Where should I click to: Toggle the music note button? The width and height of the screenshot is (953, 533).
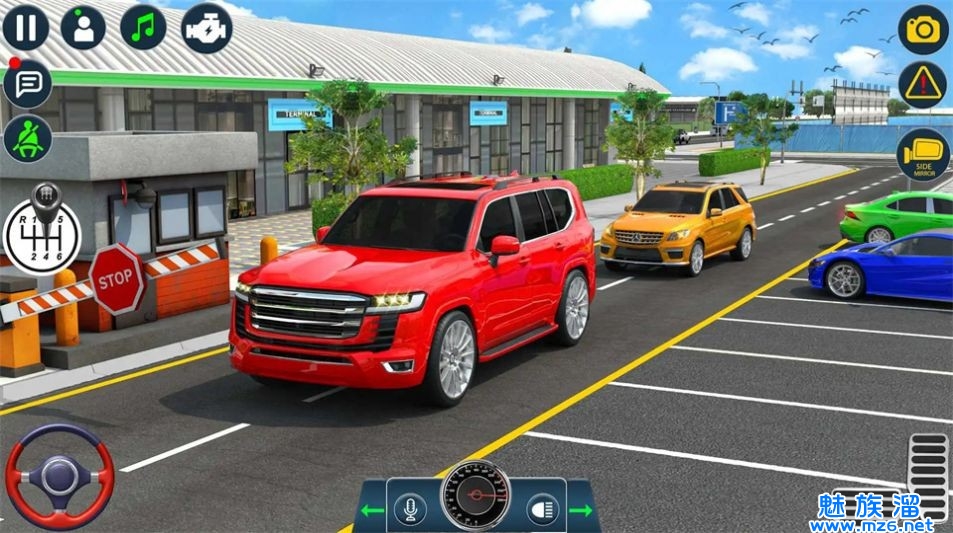[143, 26]
